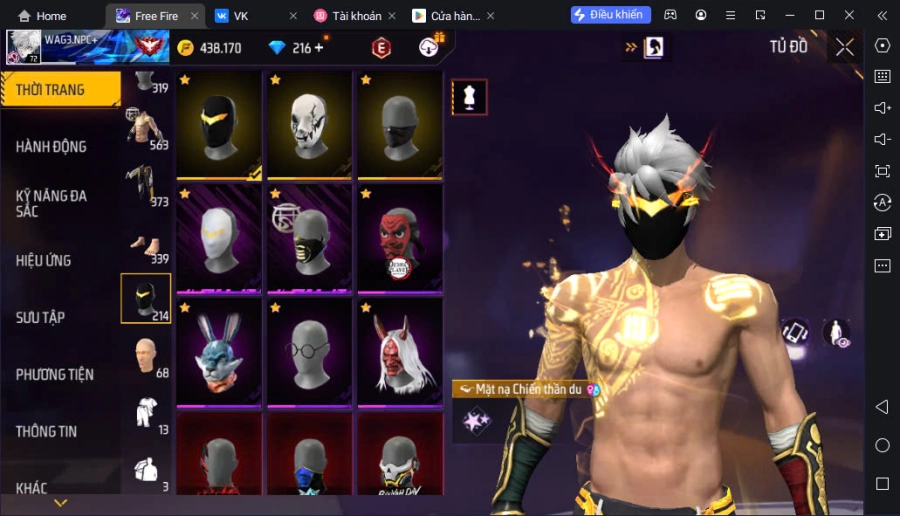The image size is (900, 516).
Task: Add diamonds with the plus button
Action: point(319,48)
